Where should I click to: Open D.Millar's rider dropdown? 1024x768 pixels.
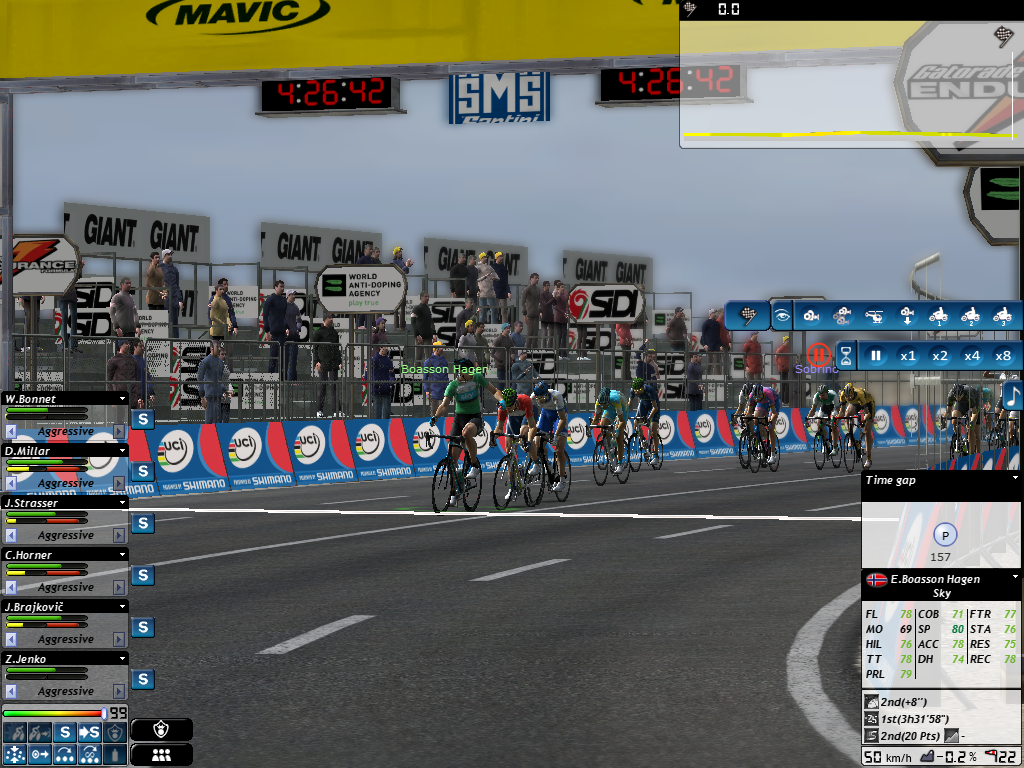coord(122,451)
